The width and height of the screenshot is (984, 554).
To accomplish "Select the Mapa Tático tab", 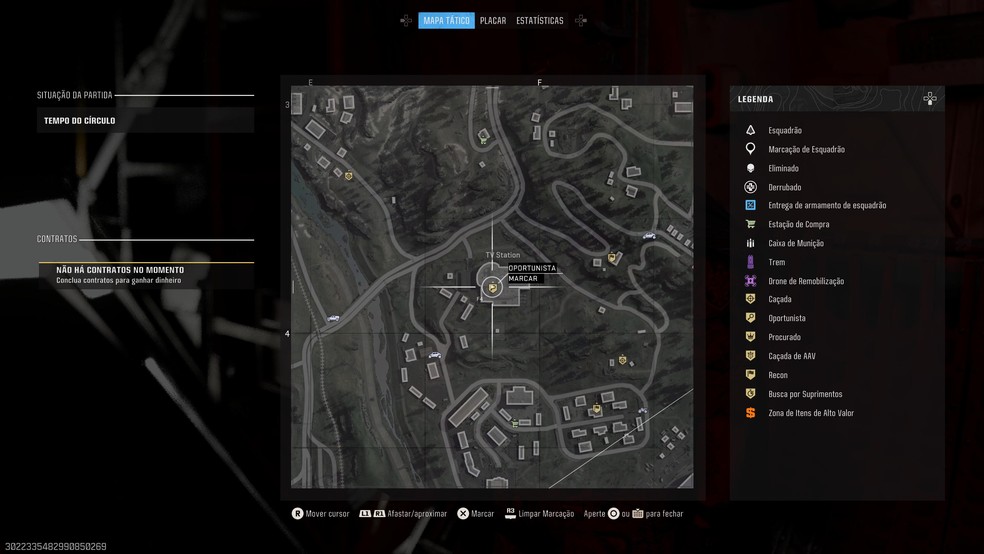I will click(x=446, y=21).
